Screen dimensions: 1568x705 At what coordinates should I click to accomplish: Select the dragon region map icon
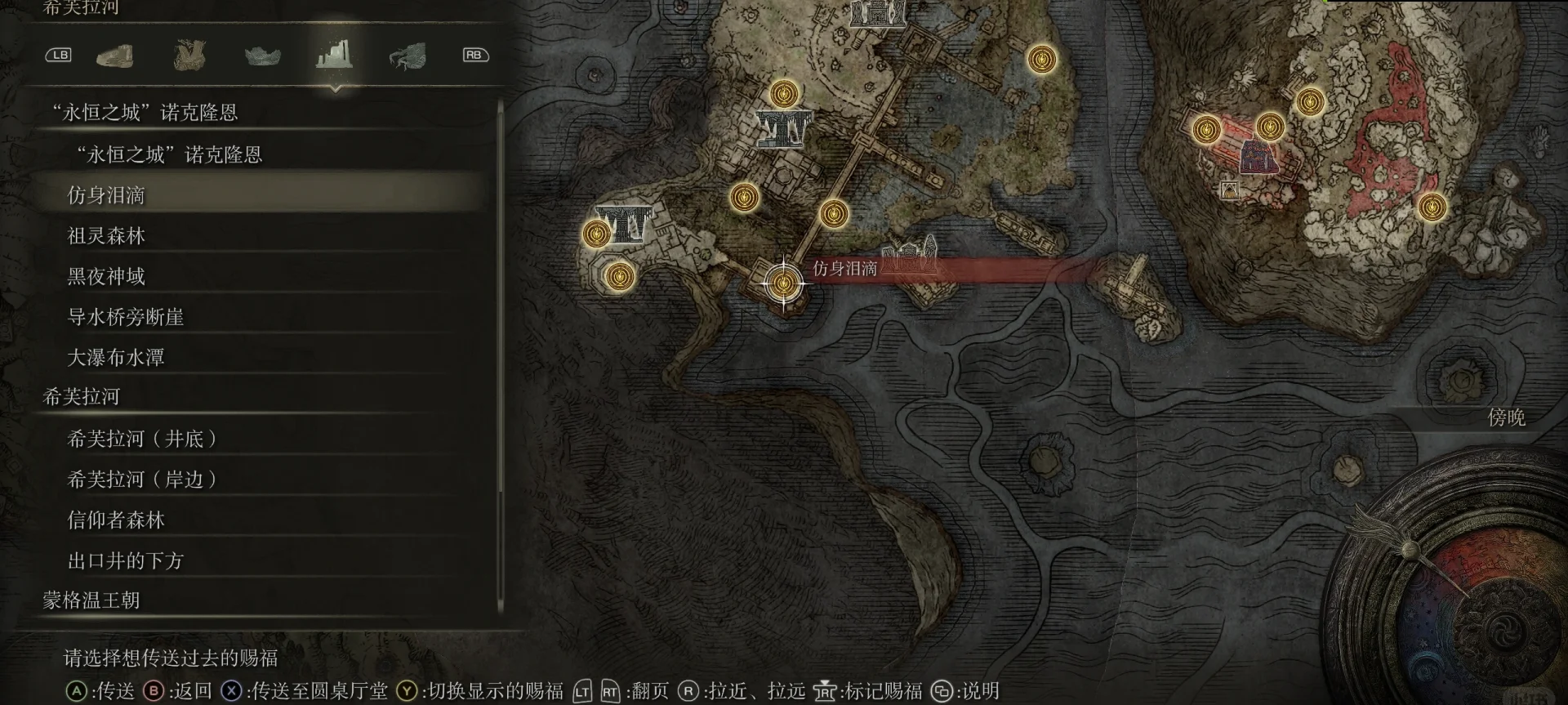(408, 55)
